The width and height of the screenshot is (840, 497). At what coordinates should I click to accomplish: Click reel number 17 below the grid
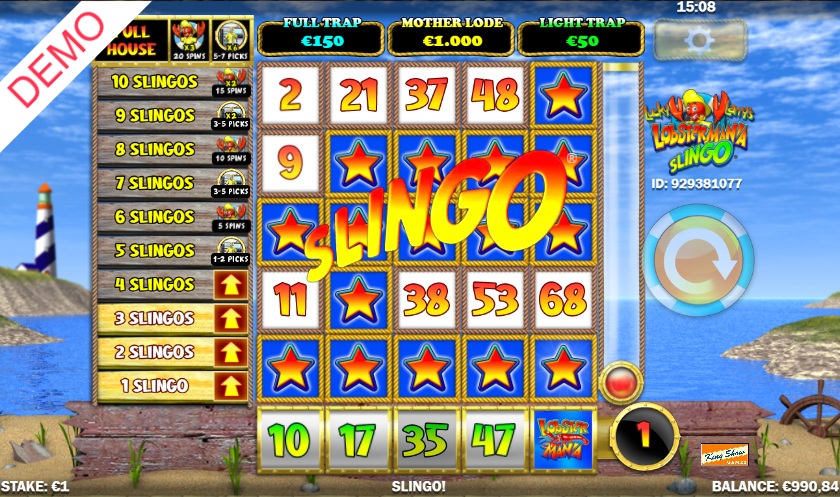(357, 438)
